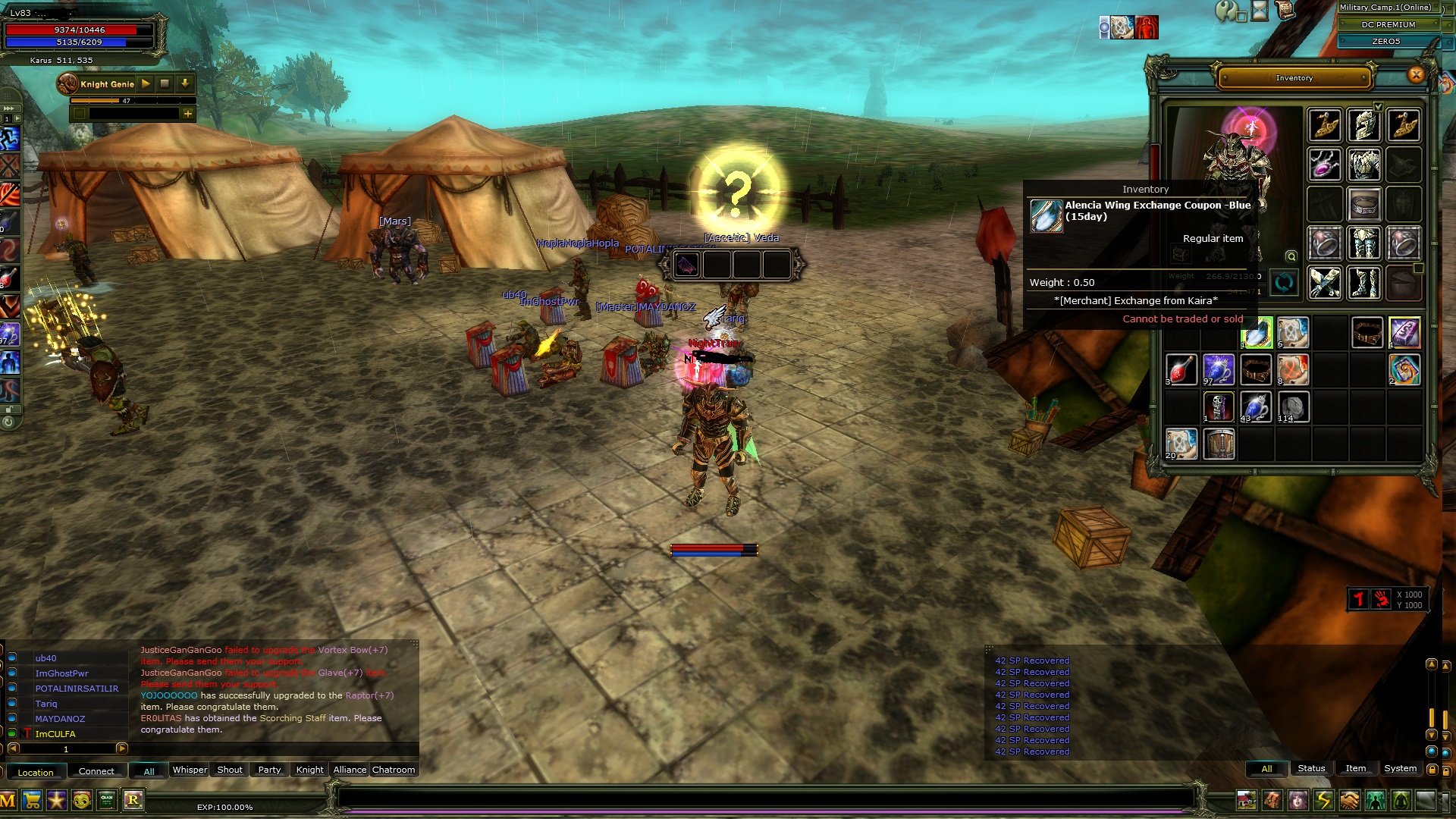
Task: Click the yellow lightning bolt menu icon
Action: tap(1324, 800)
